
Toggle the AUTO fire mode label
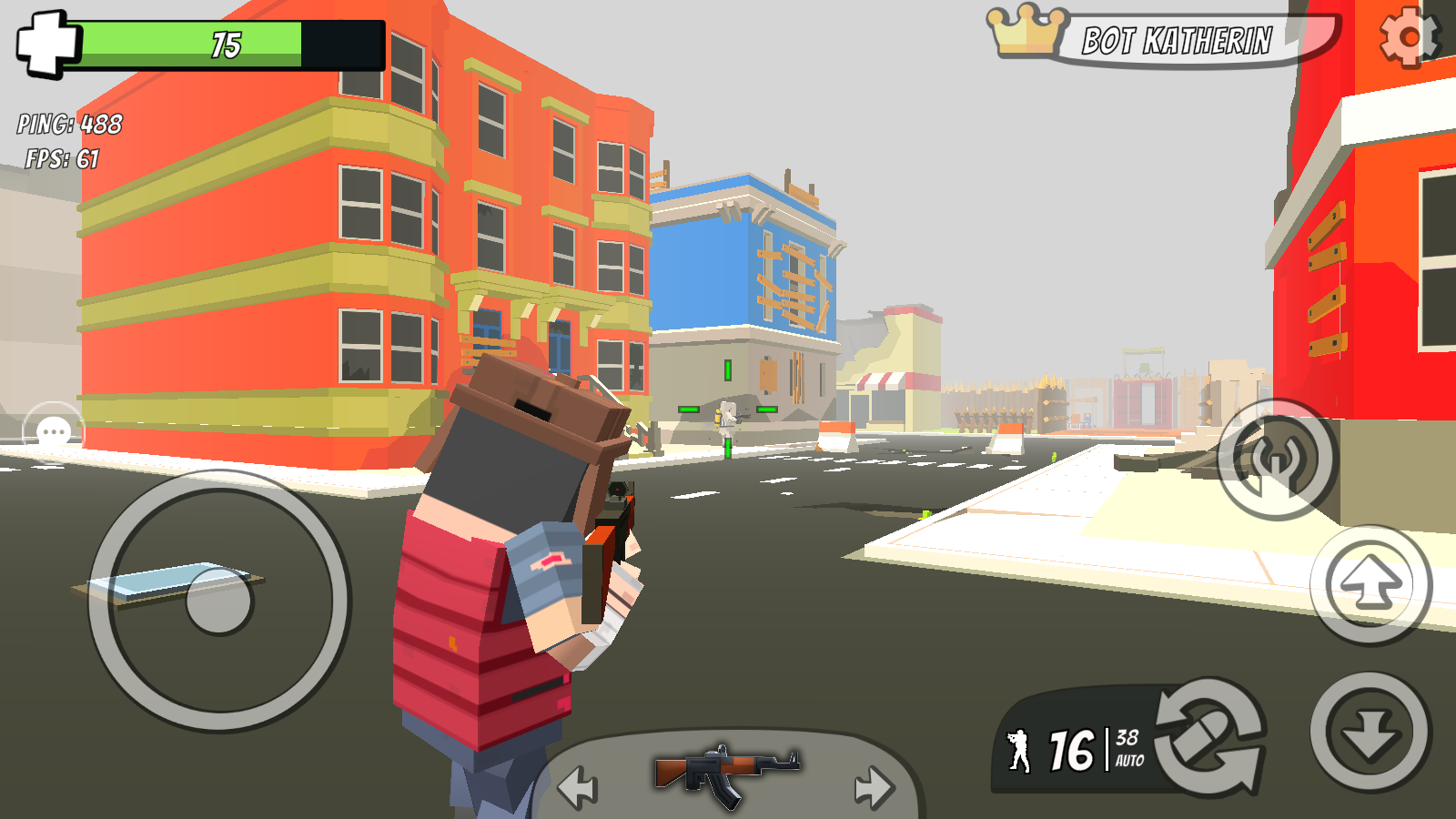1129,761
